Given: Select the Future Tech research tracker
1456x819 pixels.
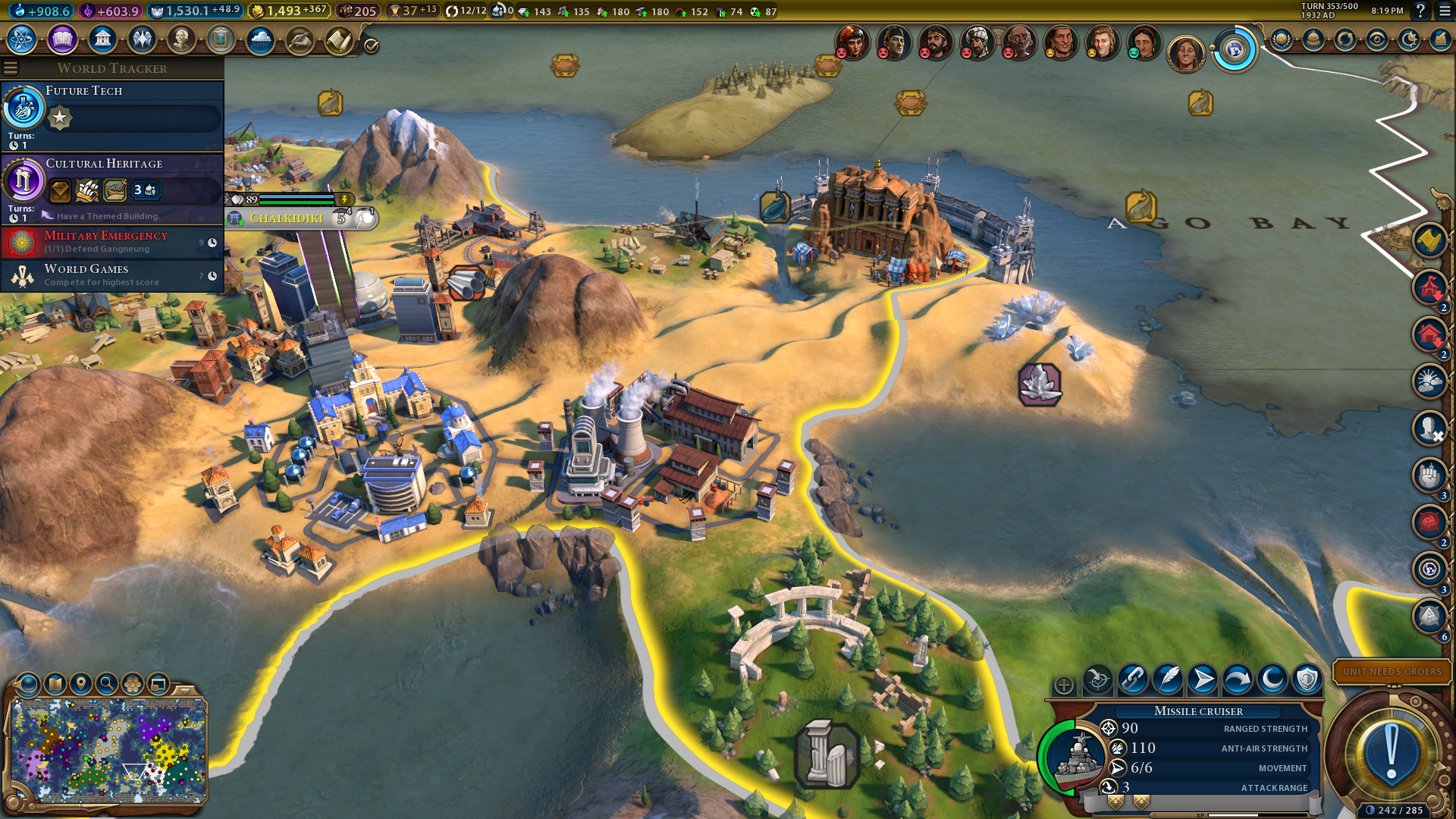Looking at the screenshot, I should [x=112, y=115].
